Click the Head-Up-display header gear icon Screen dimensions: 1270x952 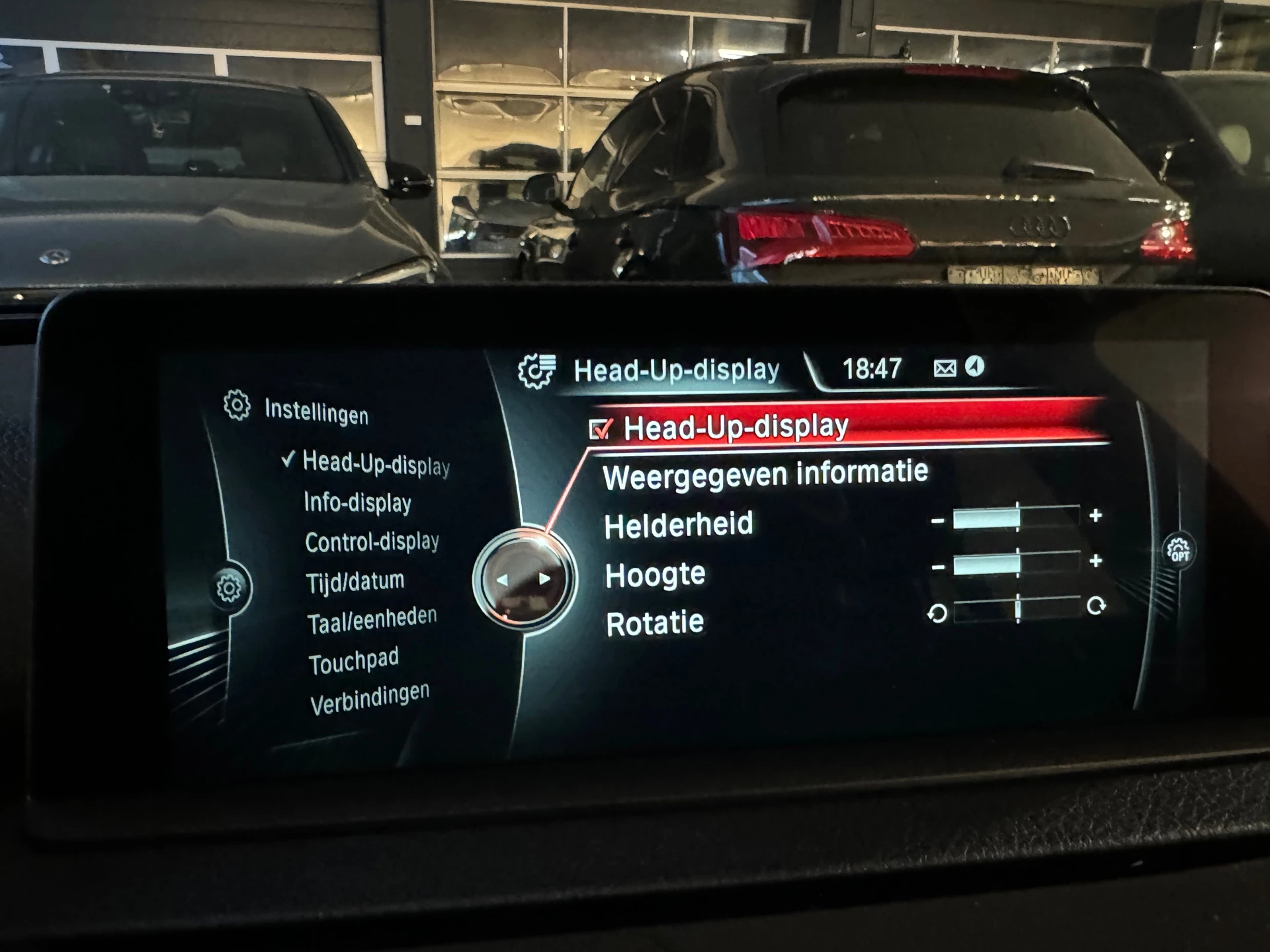point(536,370)
